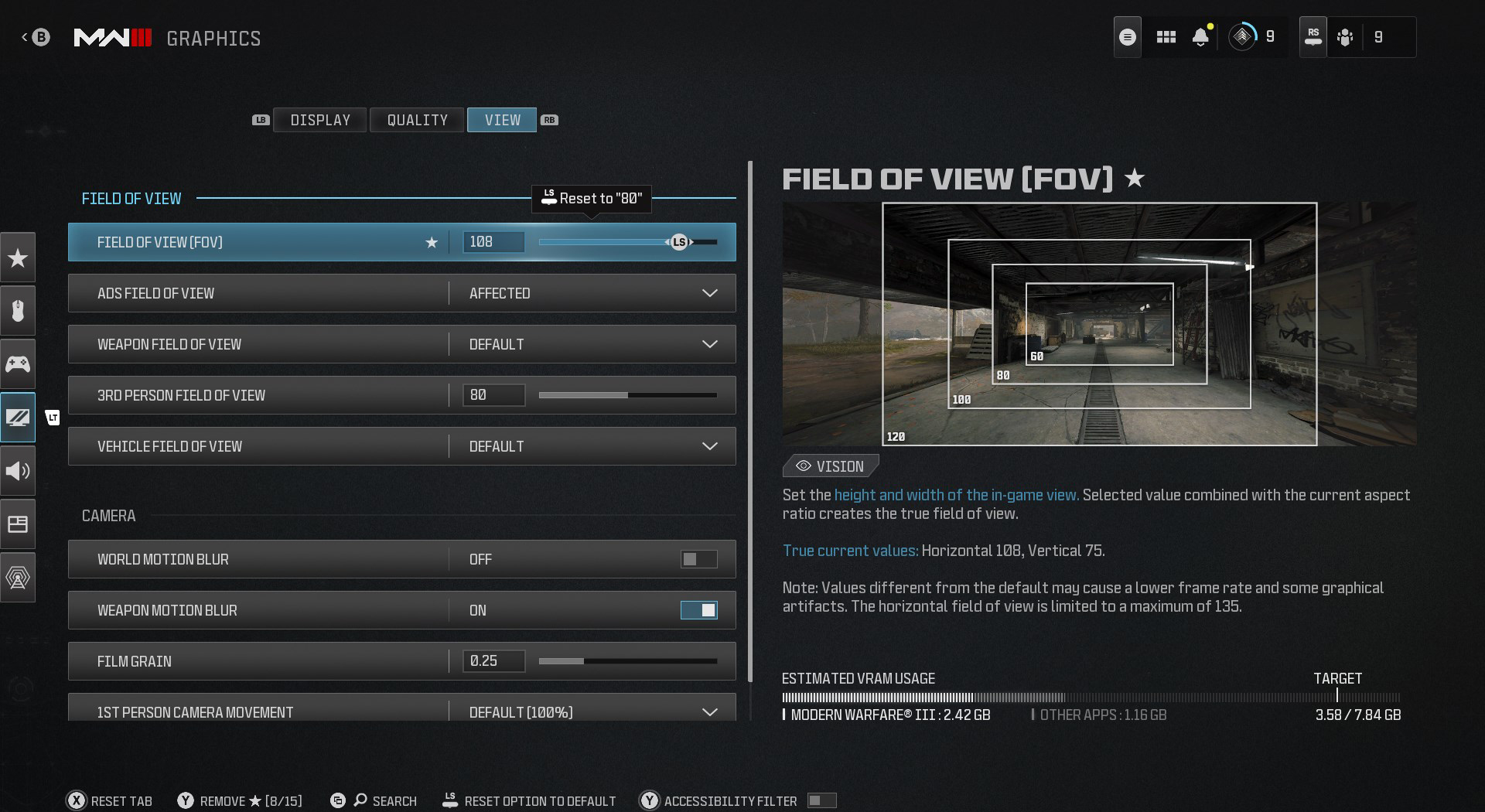Screen dimensions: 1485x812
Task: Open controller settings from the sidebar
Action: (x=18, y=363)
